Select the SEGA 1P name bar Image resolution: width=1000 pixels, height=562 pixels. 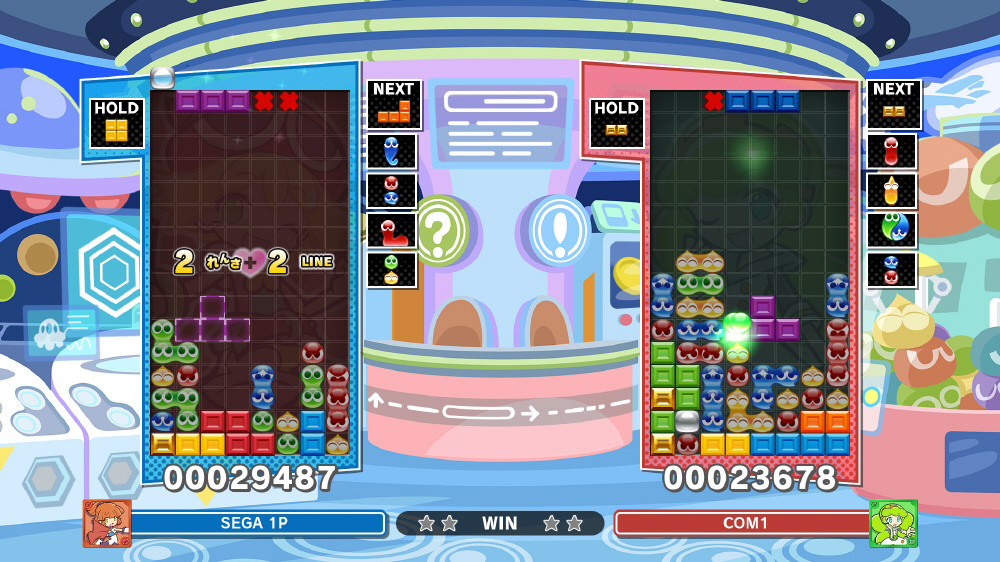[x=257, y=523]
